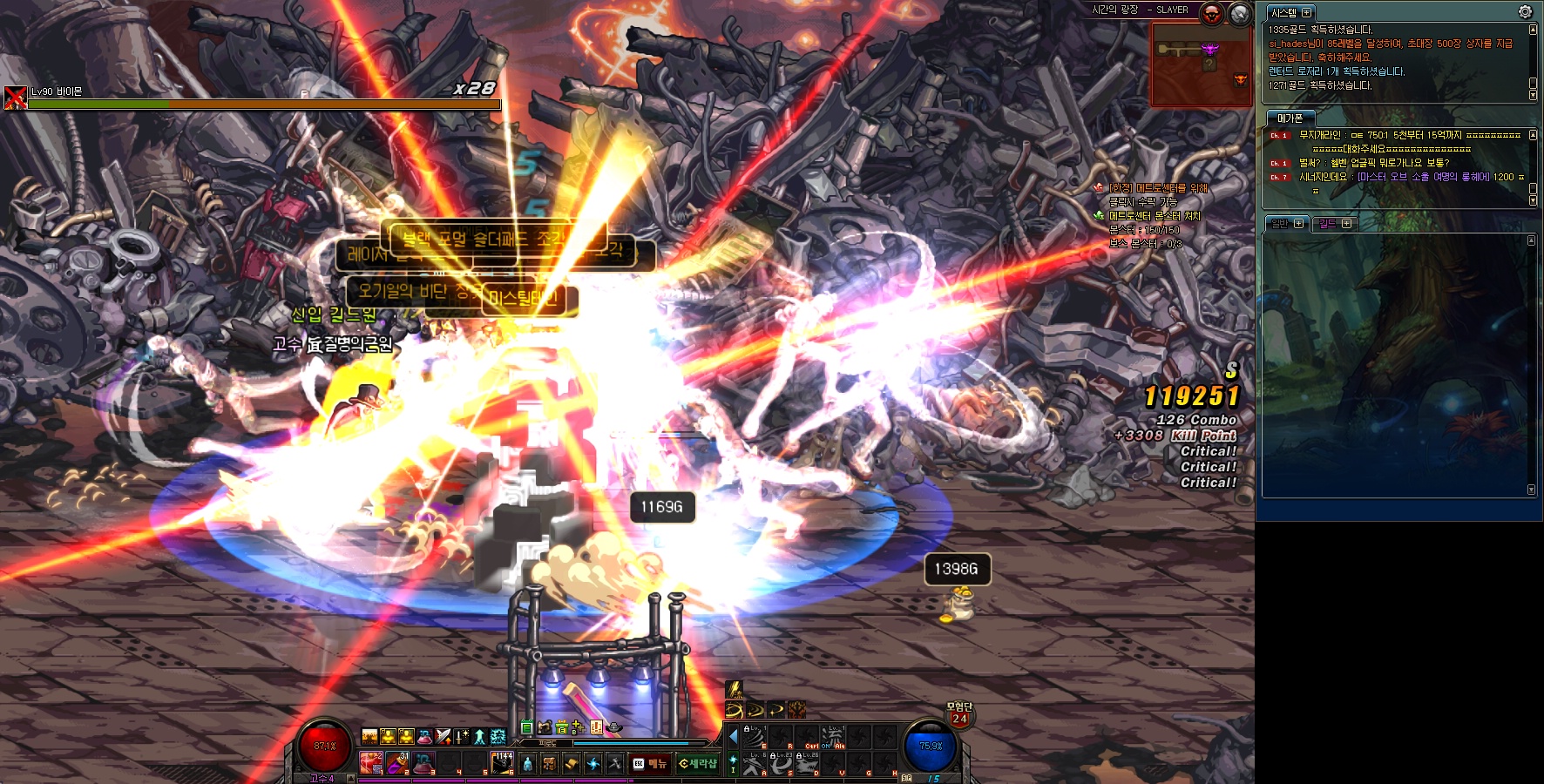This screenshot has height=784, width=1544.
Task: Open chat settings gear icon
Action: pyautogui.click(x=1525, y=11)
